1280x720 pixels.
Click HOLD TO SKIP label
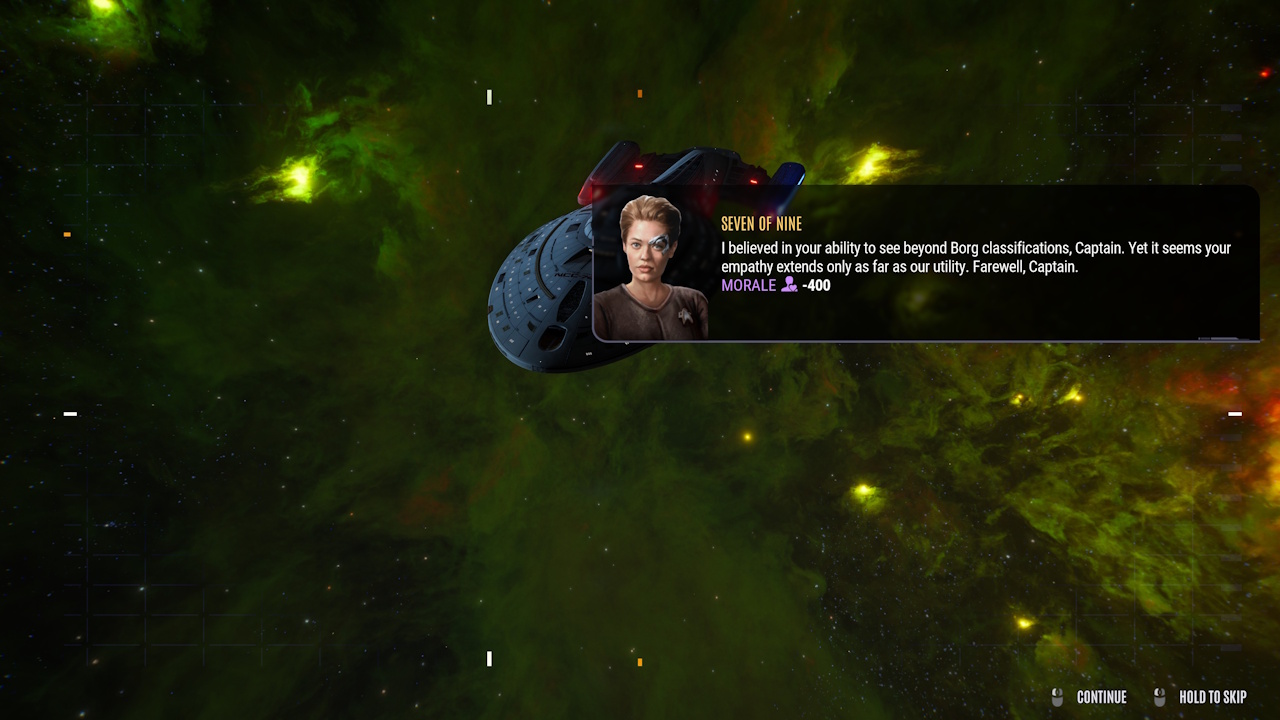click(1212, 697)
